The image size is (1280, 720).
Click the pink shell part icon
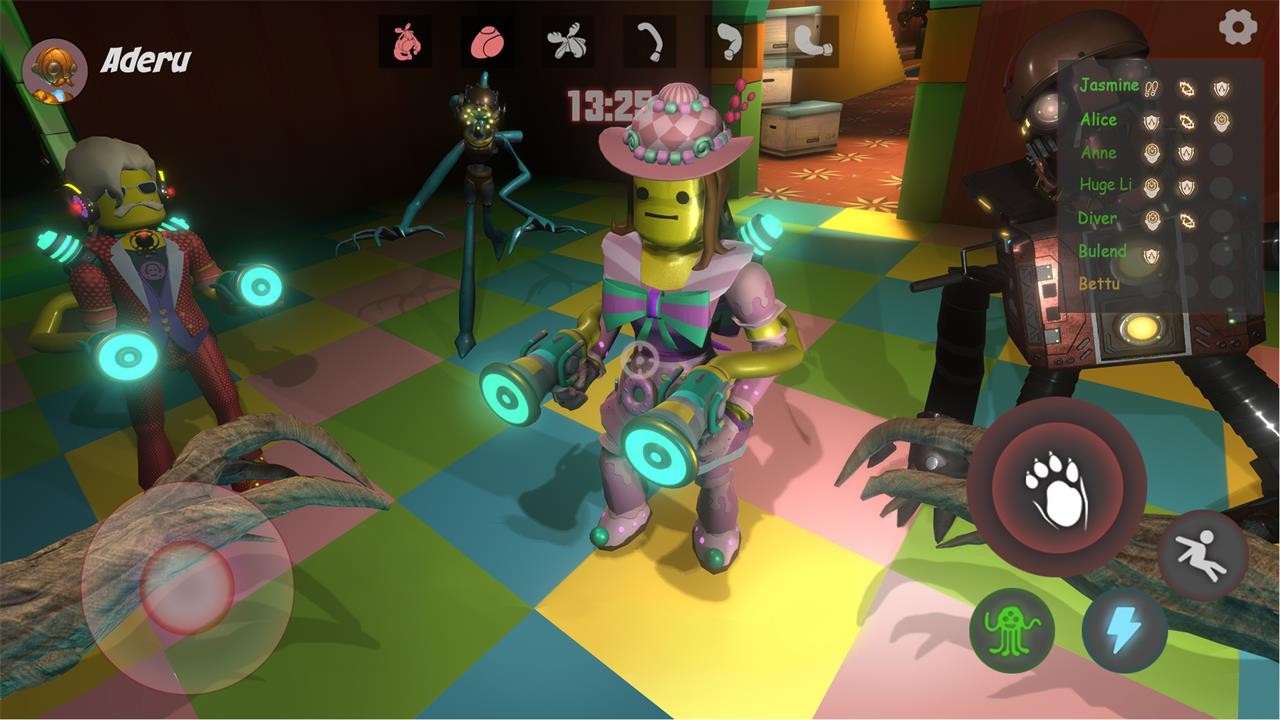click(x=487, y=42)
